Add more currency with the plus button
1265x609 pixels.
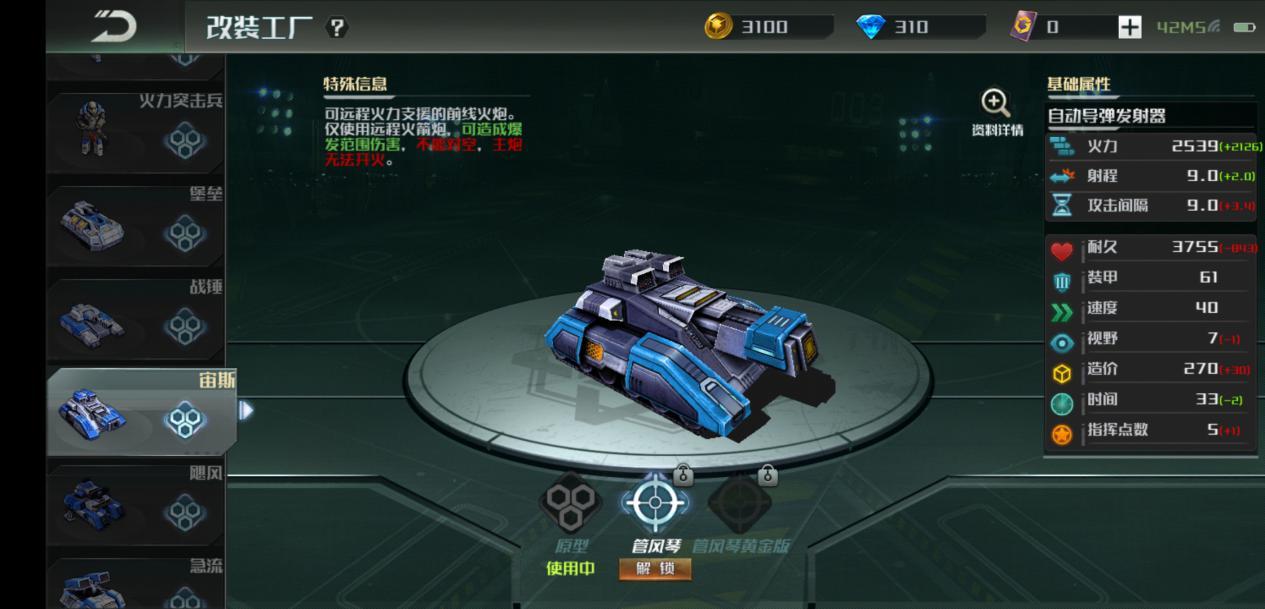[1129, 28]
